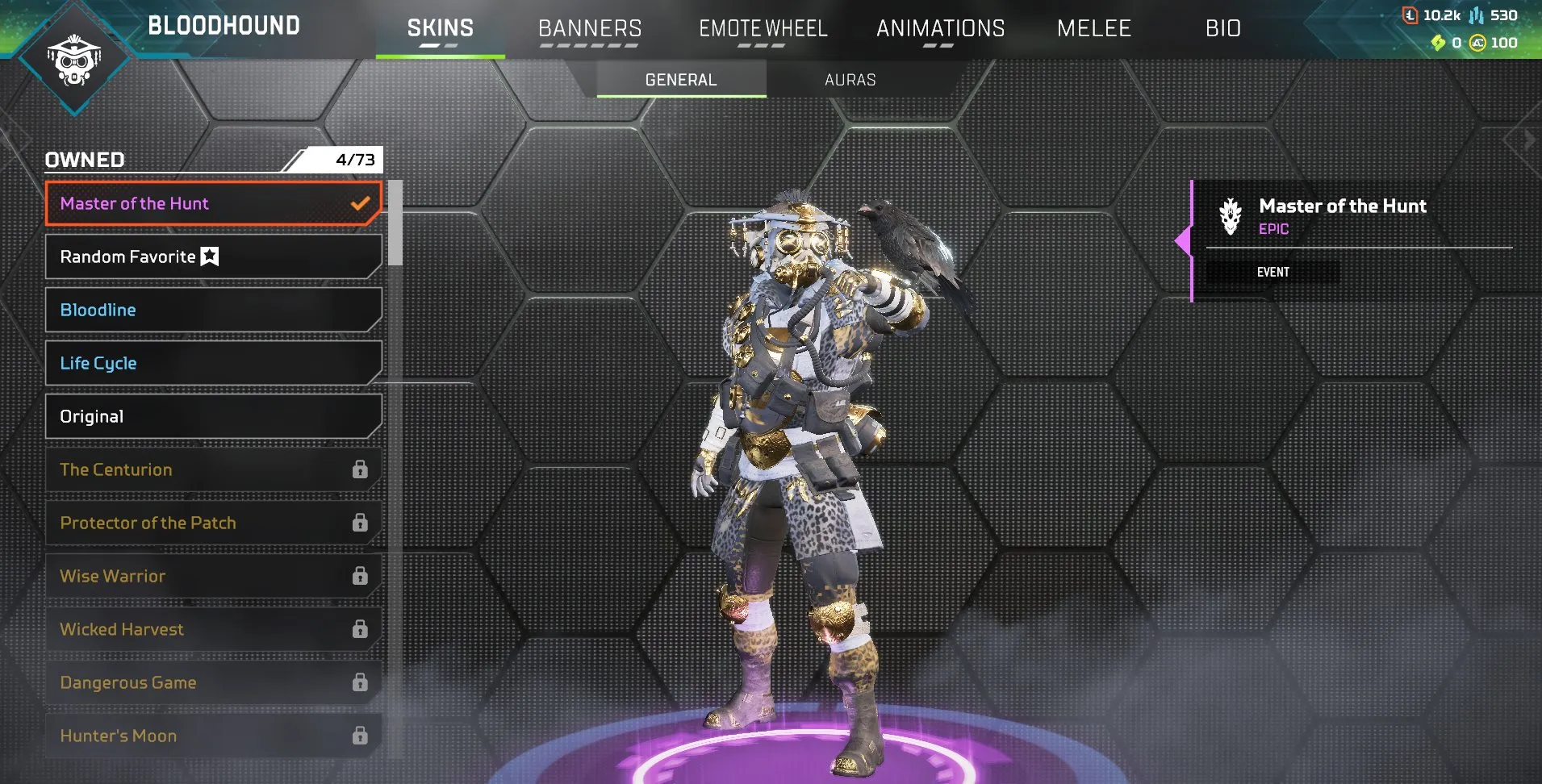The image size is (1542, 784).
Task: Expand the Banners section
Action: (x=589, y=28)
